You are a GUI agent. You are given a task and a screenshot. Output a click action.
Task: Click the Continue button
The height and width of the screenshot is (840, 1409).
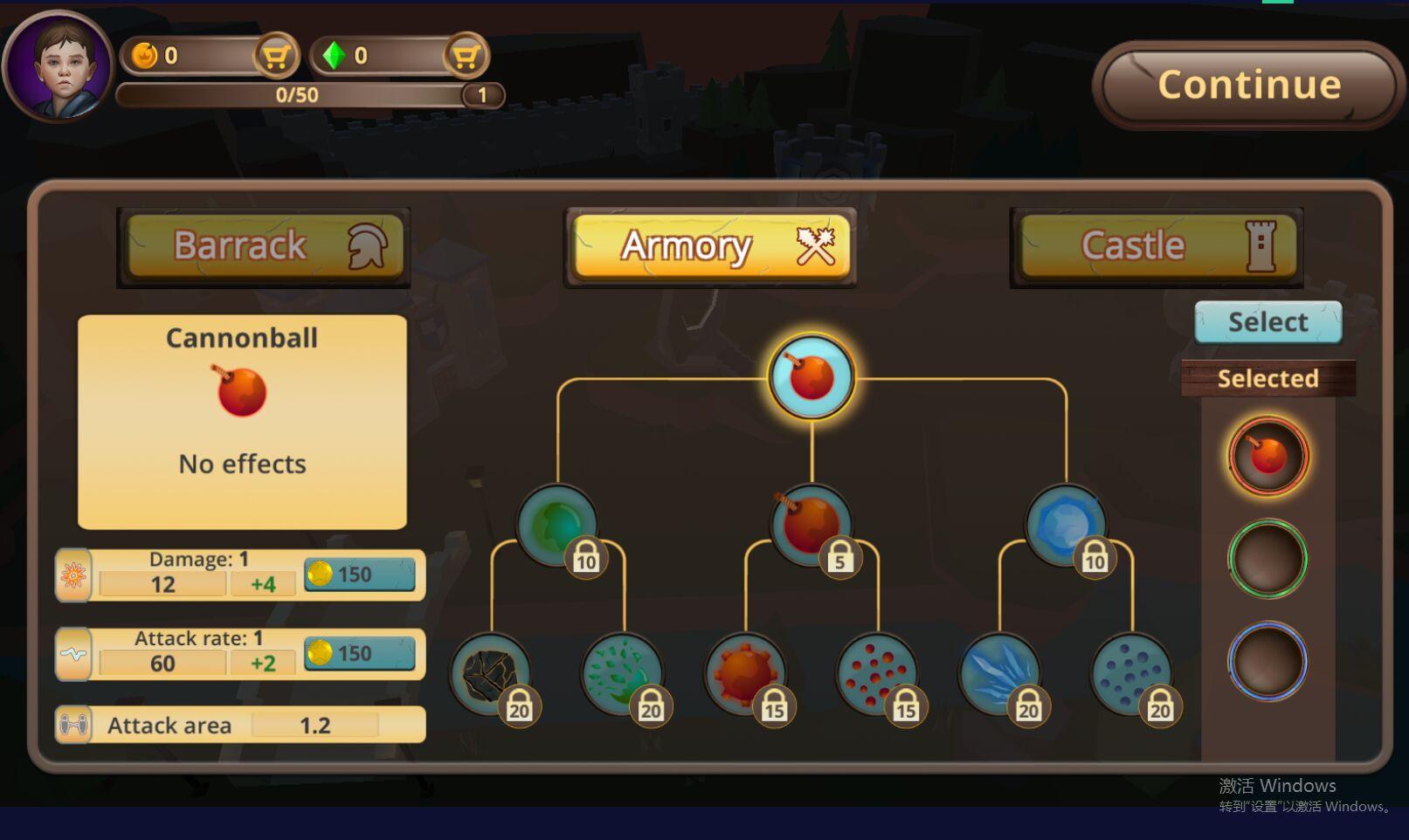tap(1247, 85)
